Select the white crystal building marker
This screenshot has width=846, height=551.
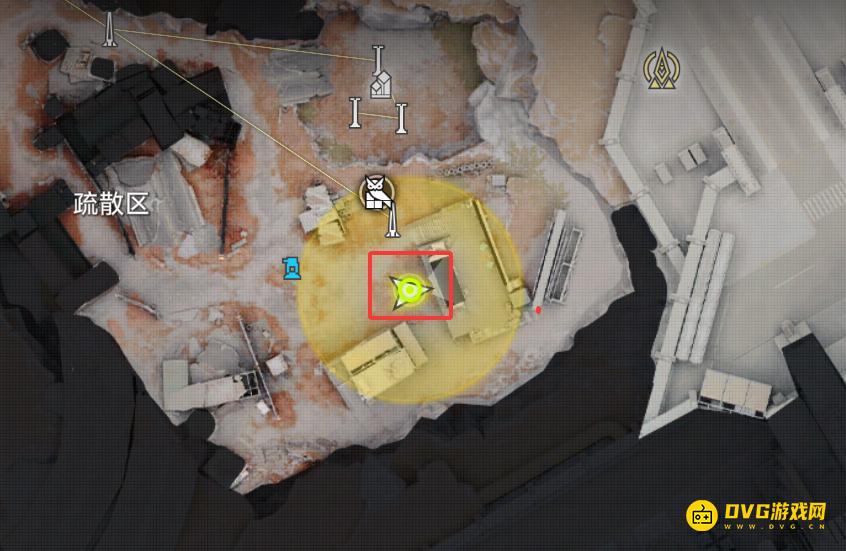tap(379, 87)
